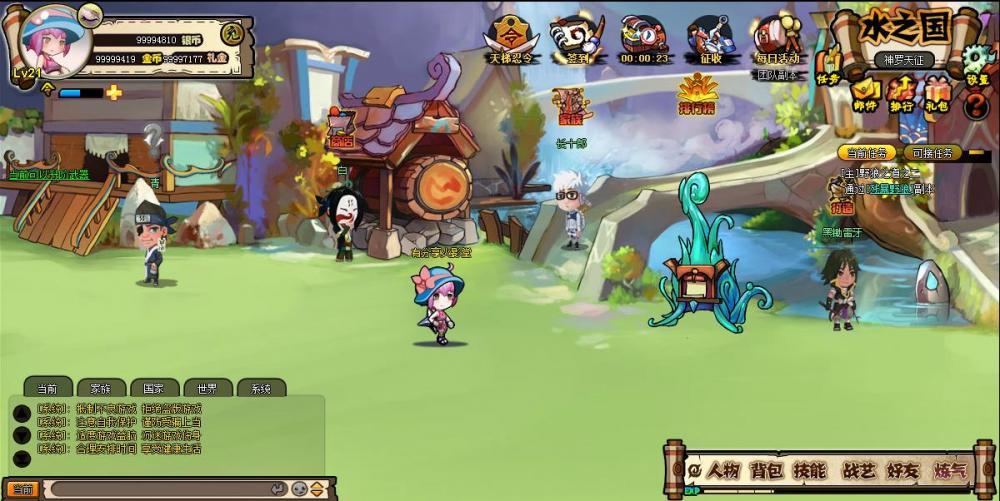Open the 天梯忍令 ladder icon
The image size is (1000, 501).
pyautogui.click(x=509, y=38)
